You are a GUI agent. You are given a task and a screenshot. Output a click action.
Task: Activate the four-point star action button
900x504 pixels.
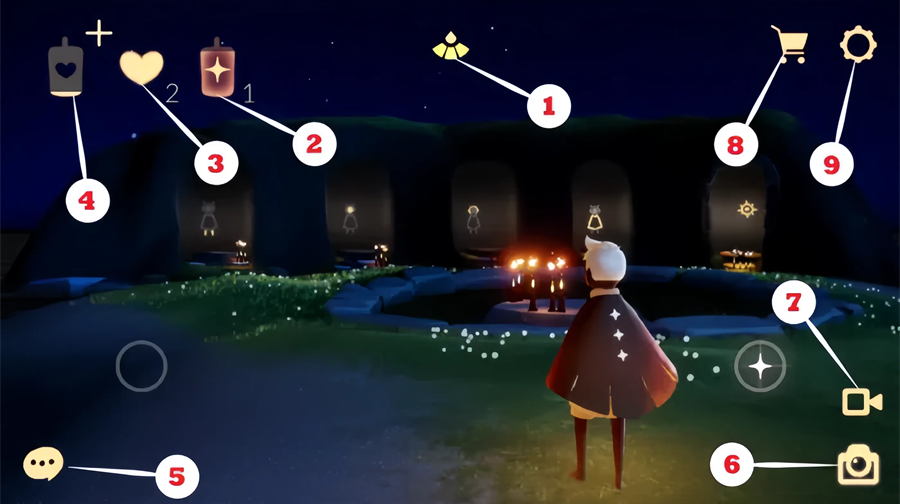pyautogui.click(x=760, y=367)
